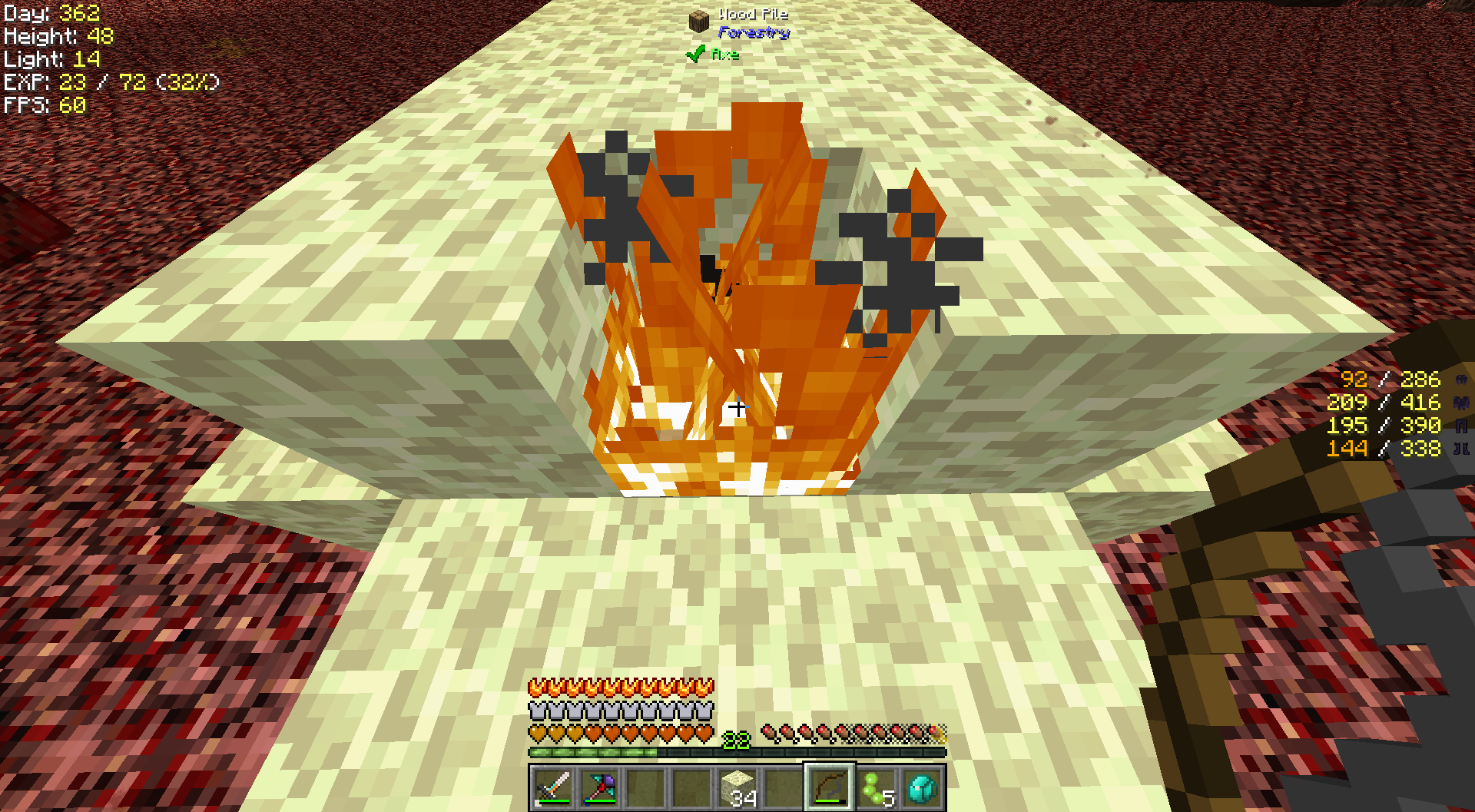Choose the end stone block stack
Viewport: 1475px width, 812px height.
point(737,787)
